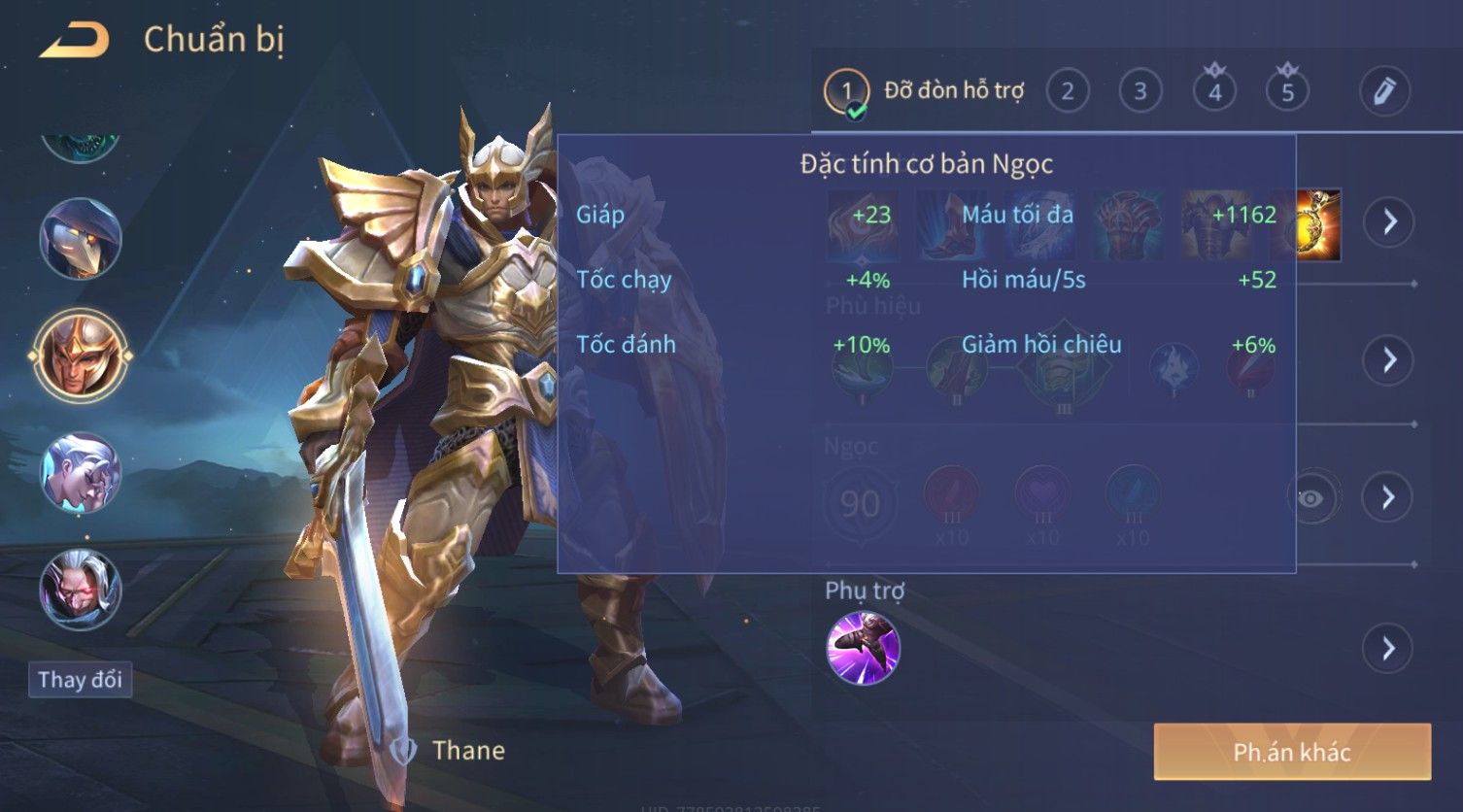Switch to preset slot 5
The height and width of the screenshot is (812, 1463).
[1287, 92]
